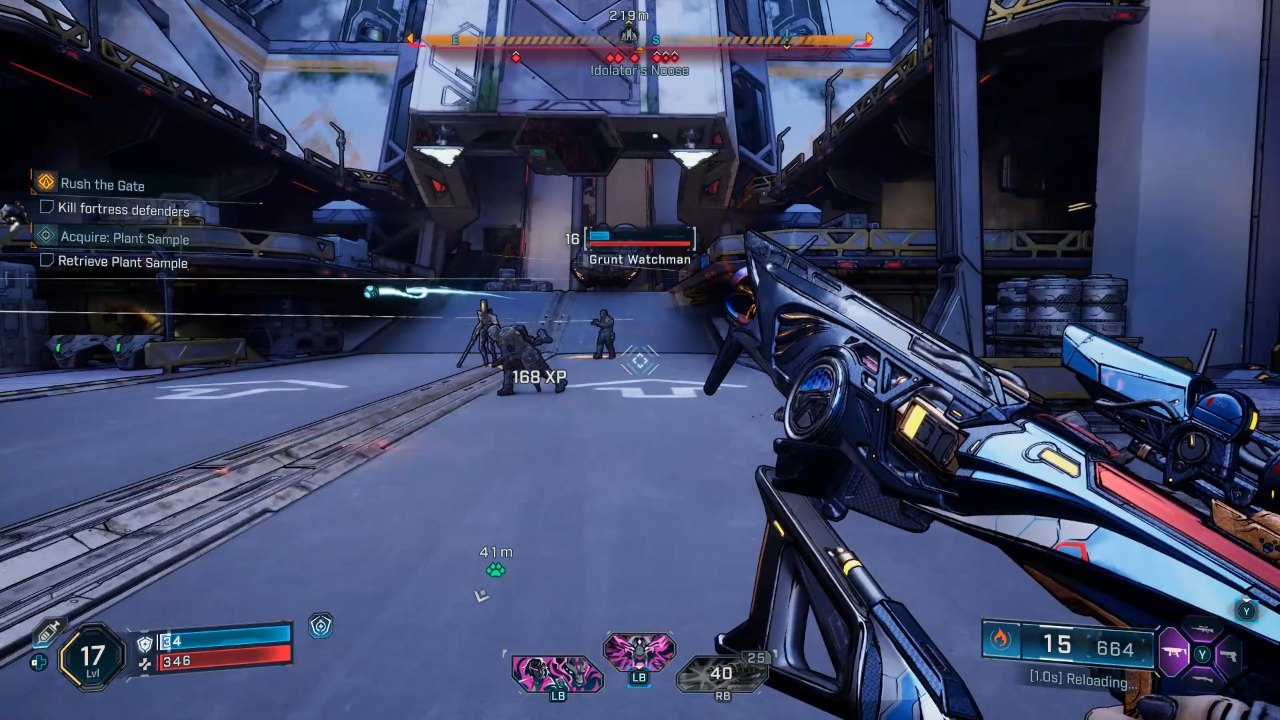The width and height of the screenshot is (1280, 720).
Task: Use the repair kit syringe icon
Action: [47, 633]
